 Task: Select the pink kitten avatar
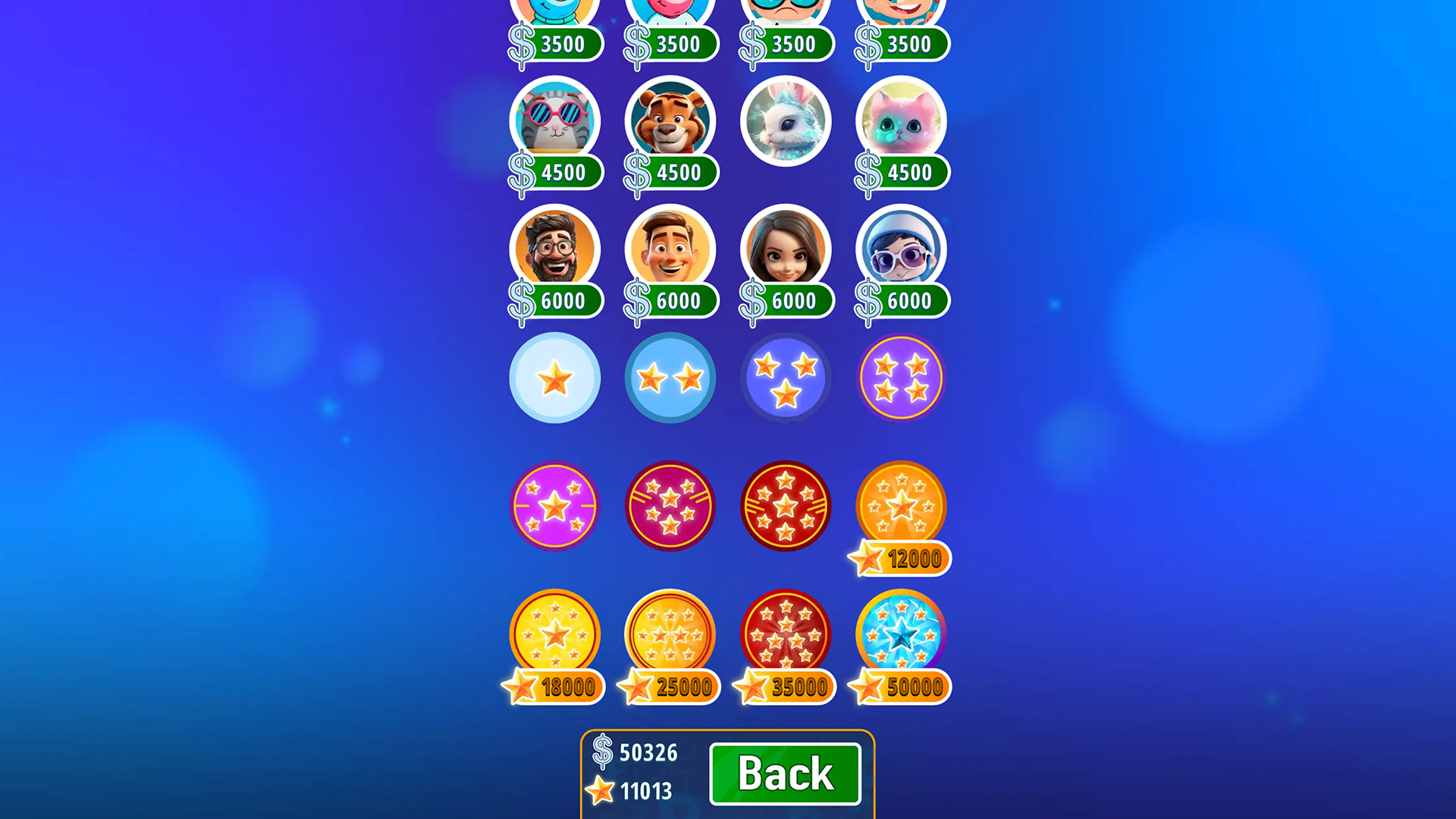point(901,121)
